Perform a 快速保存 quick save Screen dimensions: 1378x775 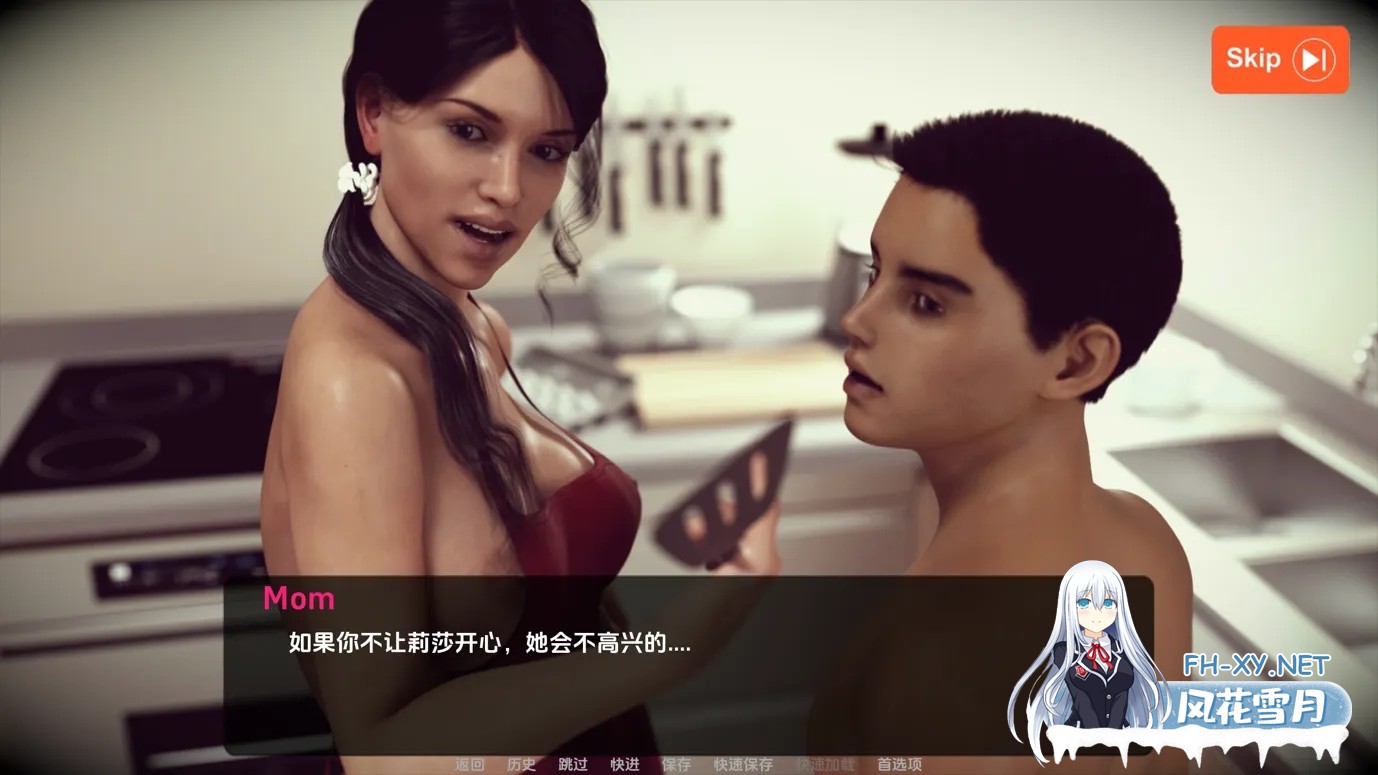(745, 763)
